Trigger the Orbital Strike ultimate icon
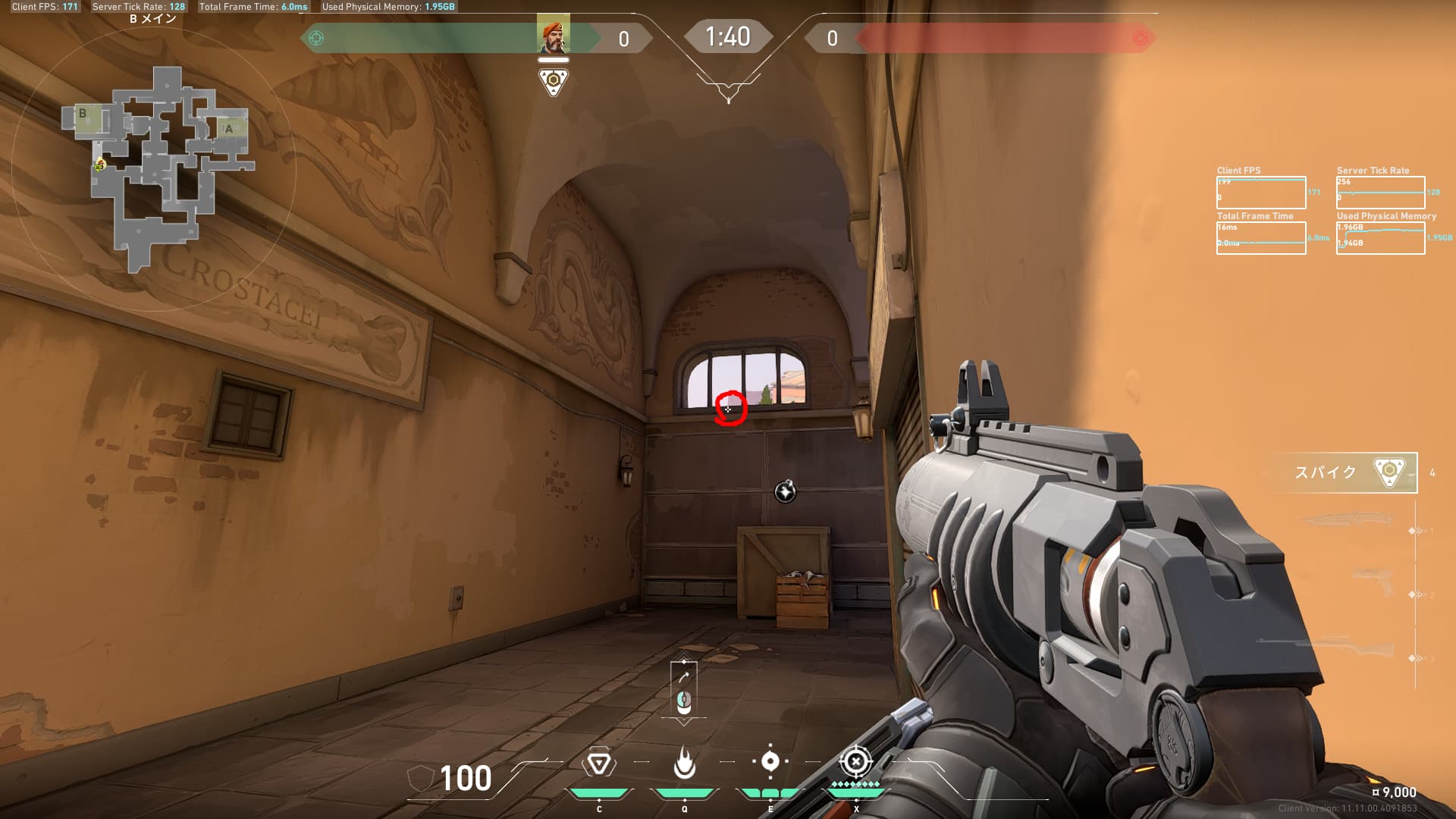Screen dimensions: 1456x819 (855, 761)
